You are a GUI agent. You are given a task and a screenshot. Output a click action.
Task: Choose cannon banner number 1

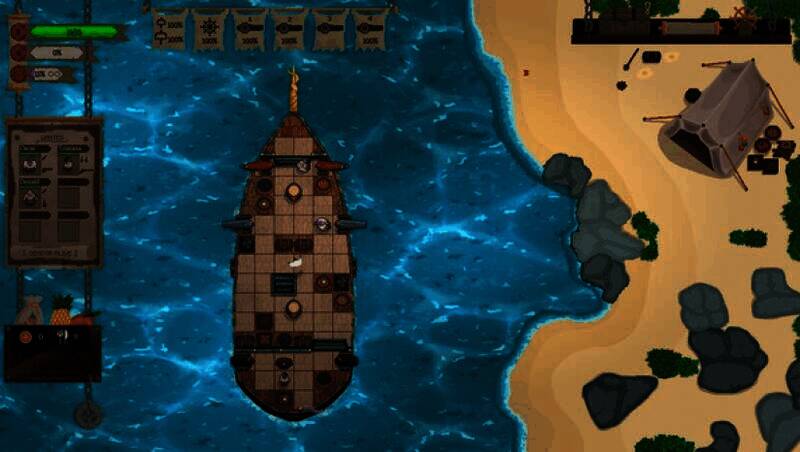point(249,29)
